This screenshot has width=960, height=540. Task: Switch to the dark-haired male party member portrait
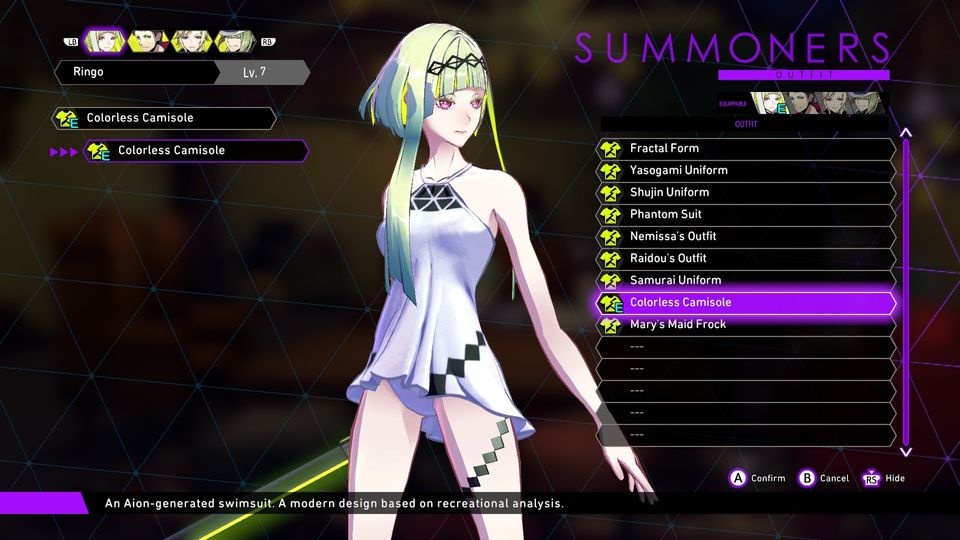click(147, 41)
